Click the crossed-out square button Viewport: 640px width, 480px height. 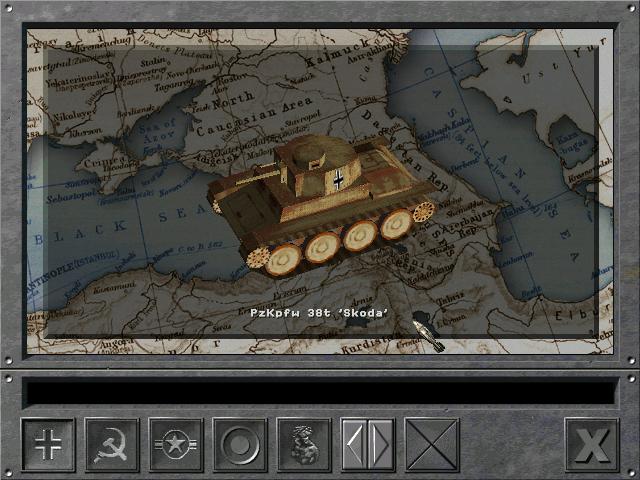[432, 444]
